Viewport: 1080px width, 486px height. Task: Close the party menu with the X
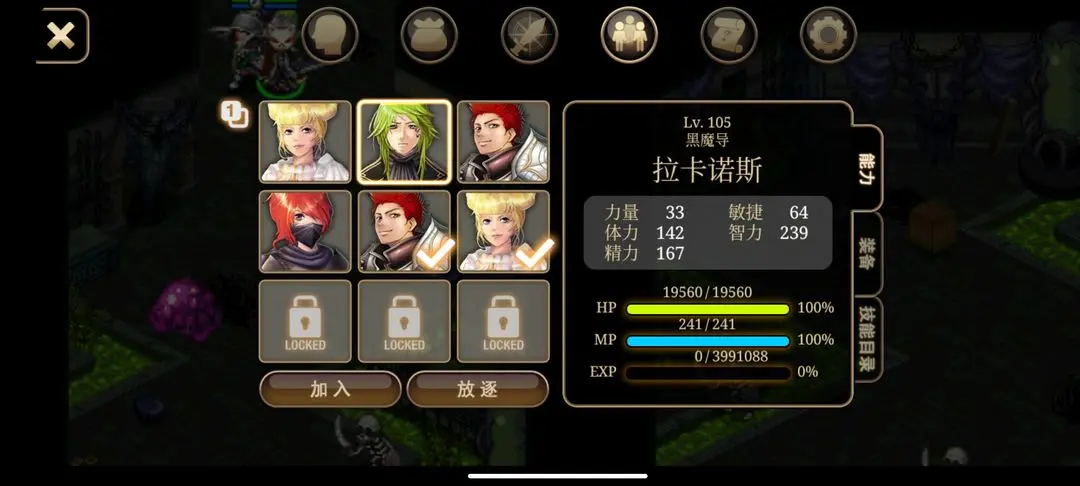[x=61, y=37]
